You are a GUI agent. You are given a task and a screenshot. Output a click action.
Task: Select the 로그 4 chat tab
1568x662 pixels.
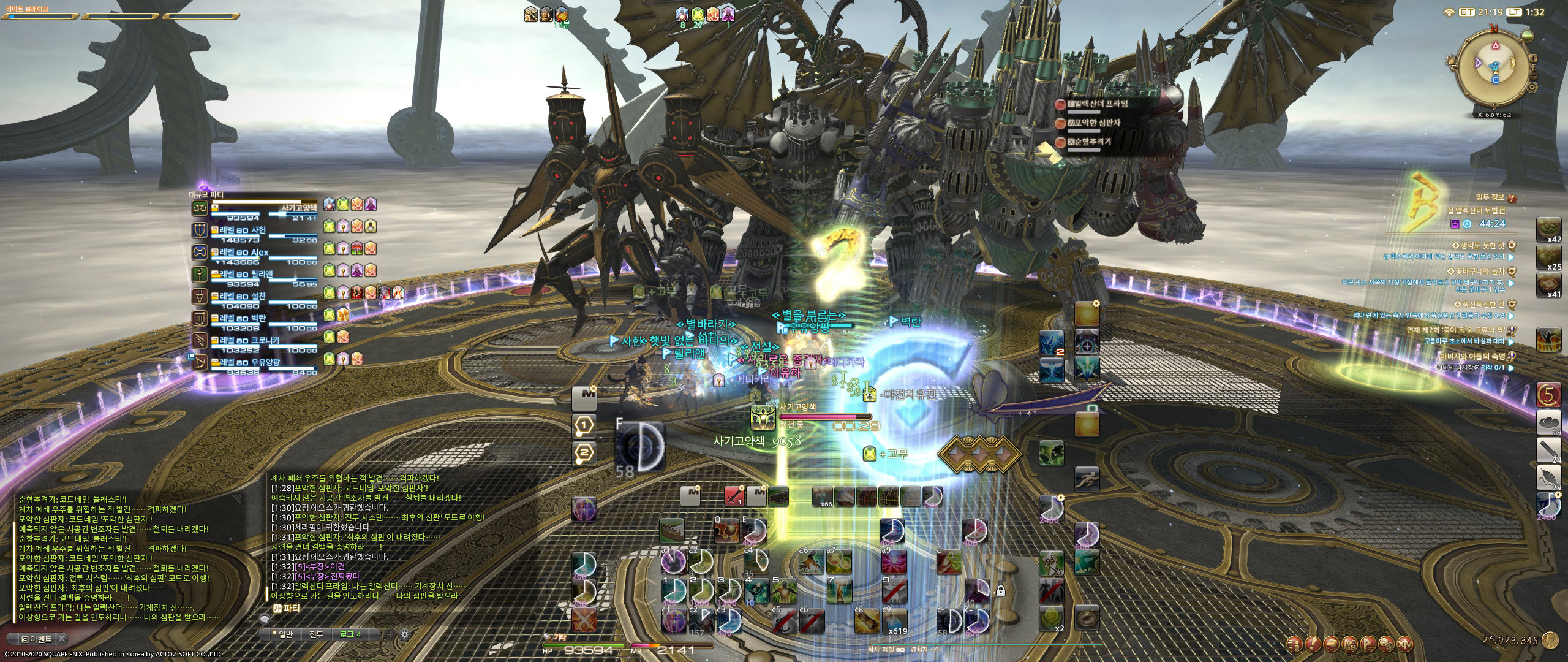[x=351, y=634]
